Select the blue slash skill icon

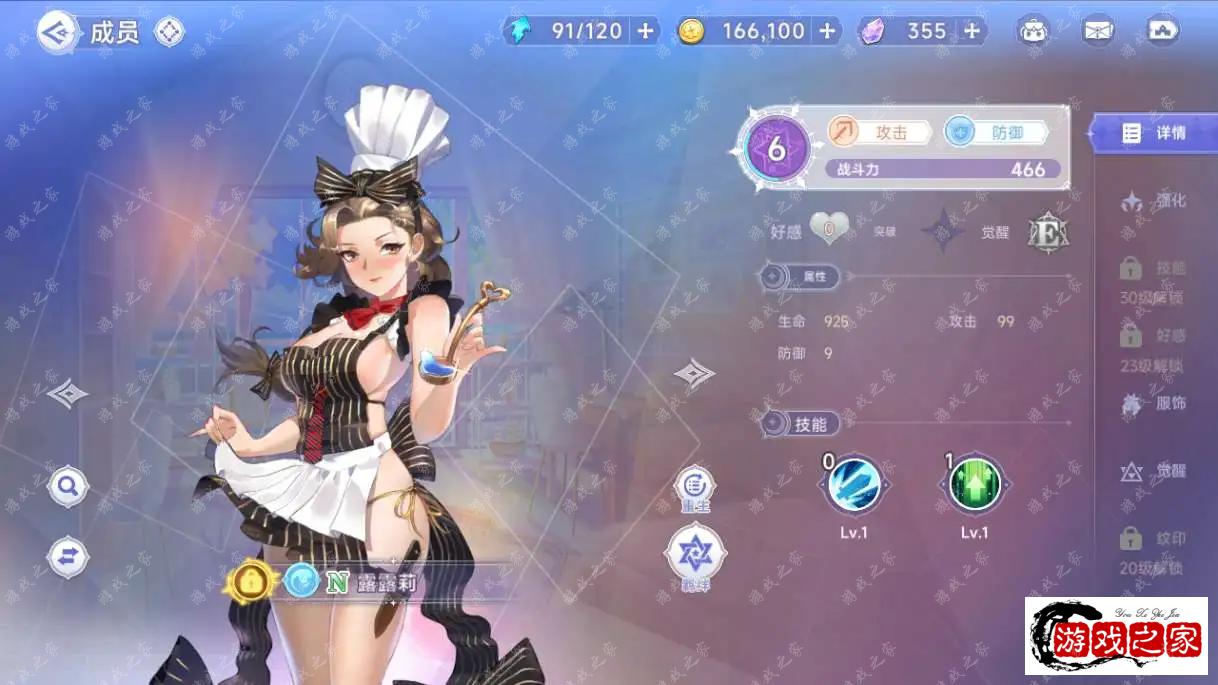click(854, 484)
